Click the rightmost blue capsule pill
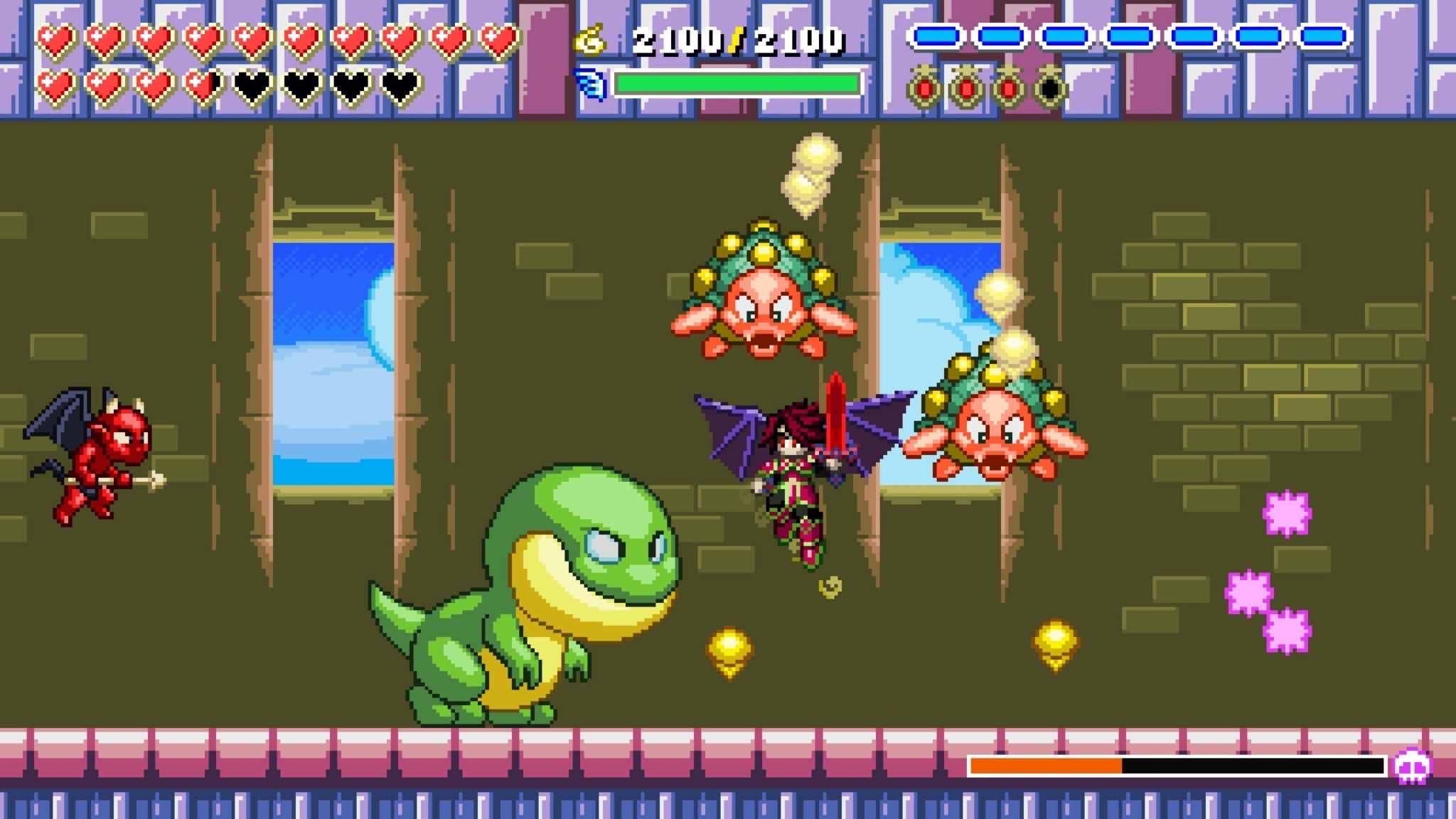Image resolution: width=1456 pixels, height=819 pixels. (x=1322, y=37)
